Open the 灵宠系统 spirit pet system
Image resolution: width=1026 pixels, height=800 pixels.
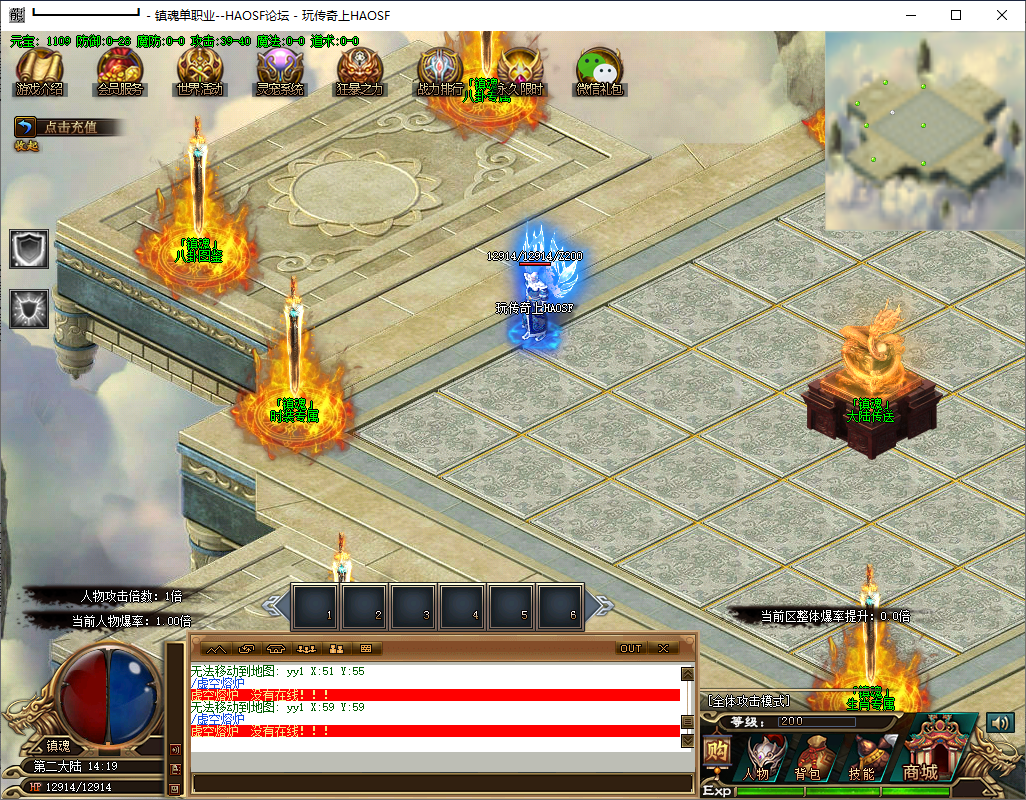pyautogui.click(x=280, y=71)
